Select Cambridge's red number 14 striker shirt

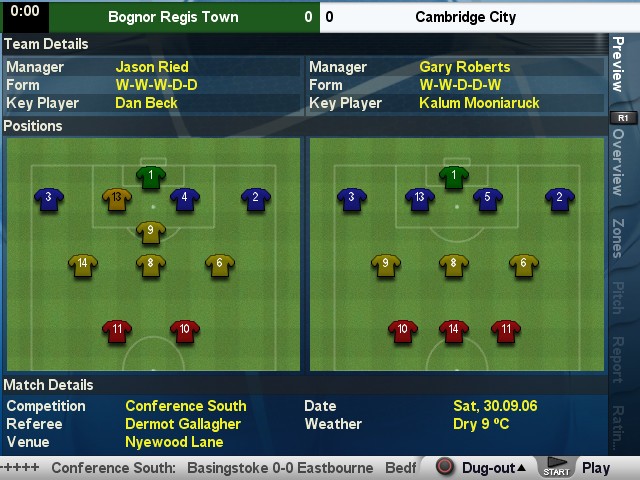point(454,329)
